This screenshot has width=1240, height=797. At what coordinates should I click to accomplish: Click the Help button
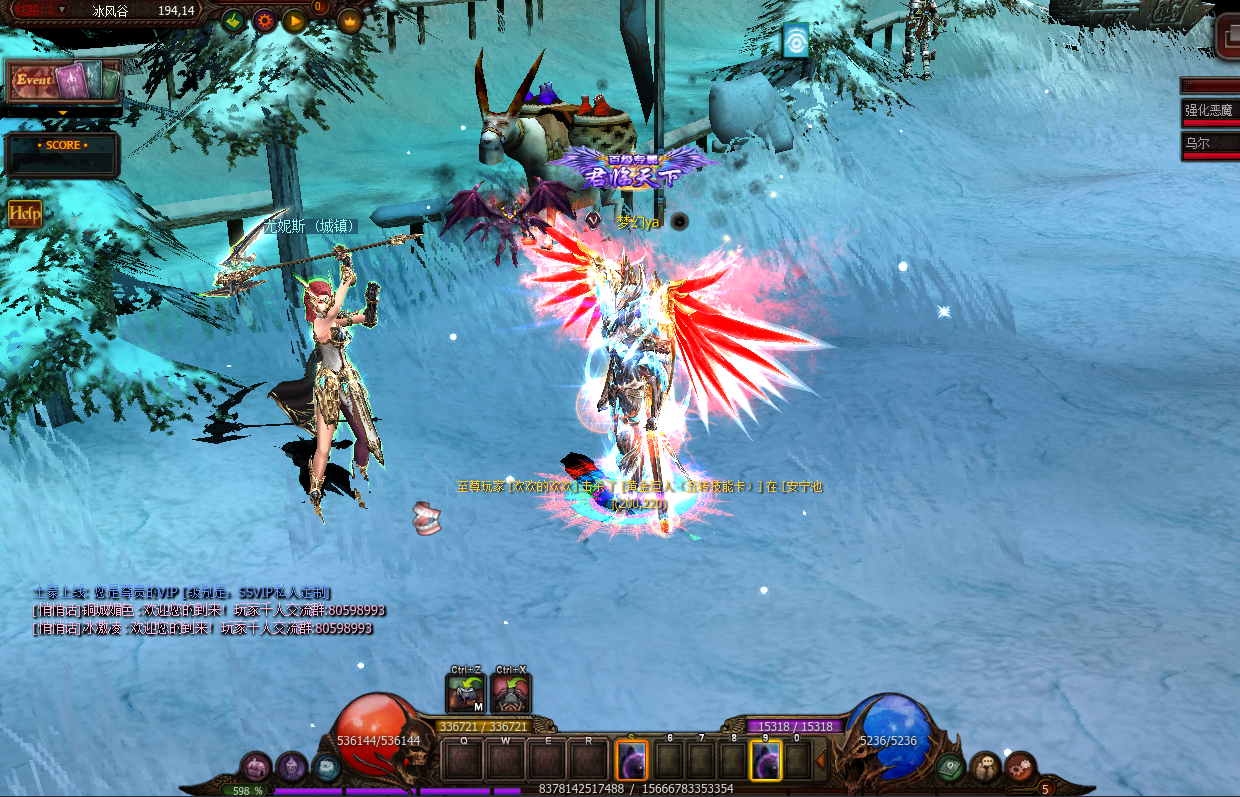pyautogui.click(x=24, y=213)
